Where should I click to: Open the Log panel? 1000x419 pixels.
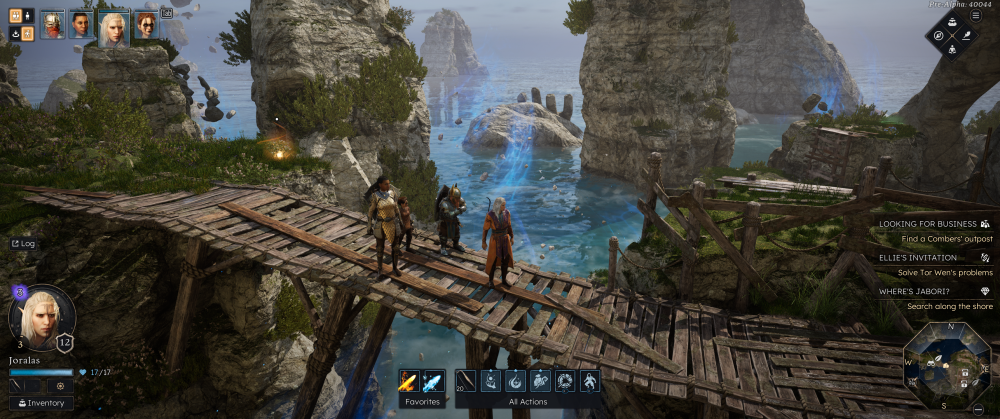point(22,243)
